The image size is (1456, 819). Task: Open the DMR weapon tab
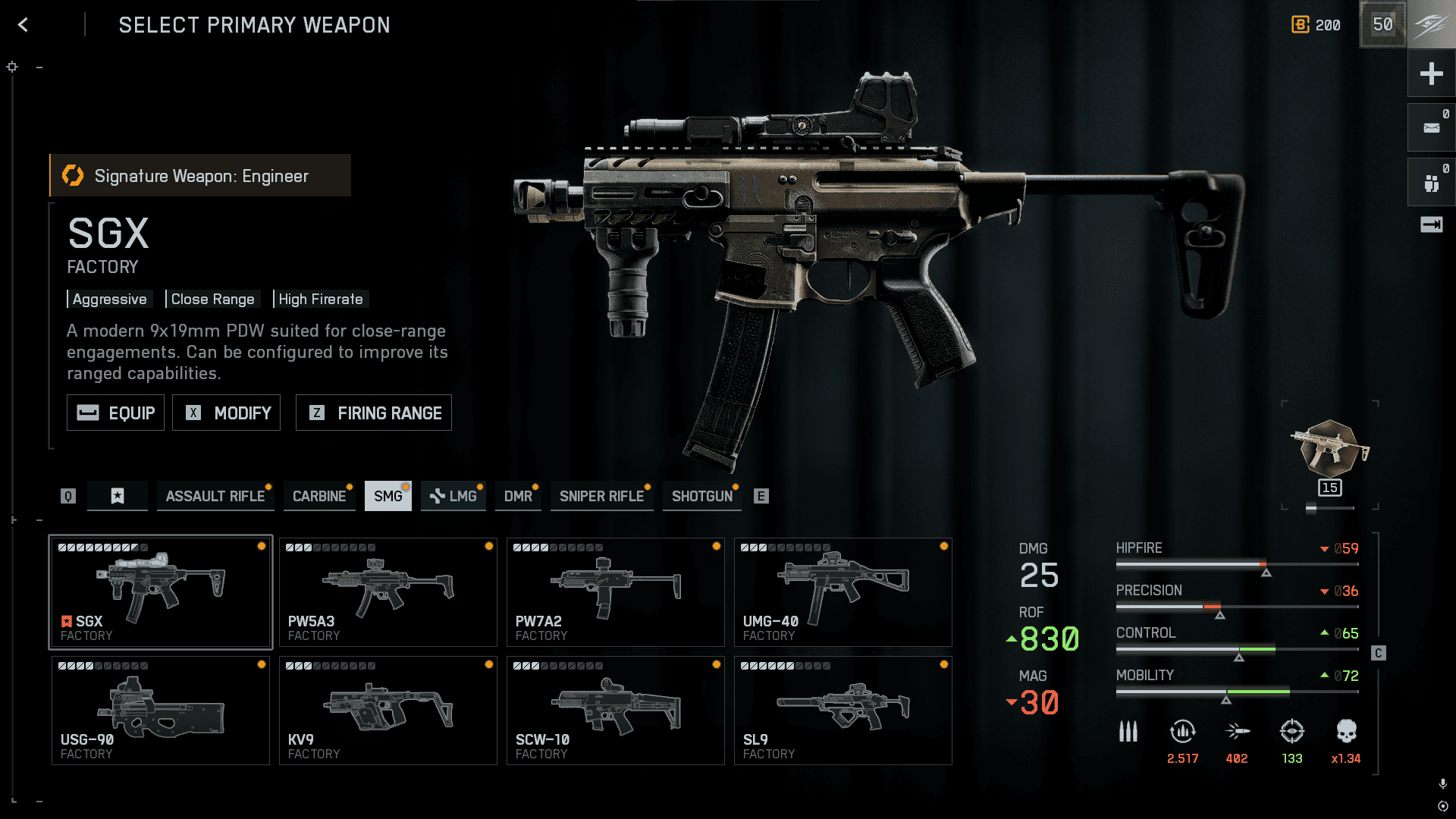pyautogui.click(x=518, y=496)
